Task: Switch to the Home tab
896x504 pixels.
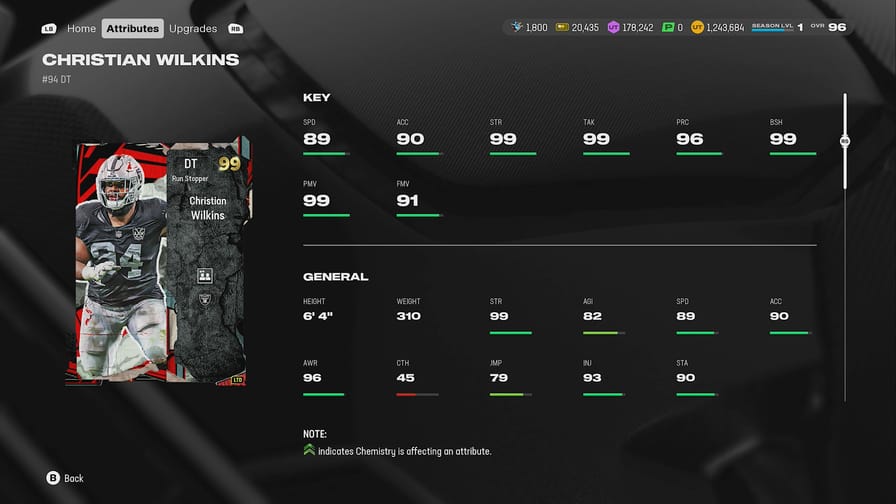Action: click(x=81, y=29)
